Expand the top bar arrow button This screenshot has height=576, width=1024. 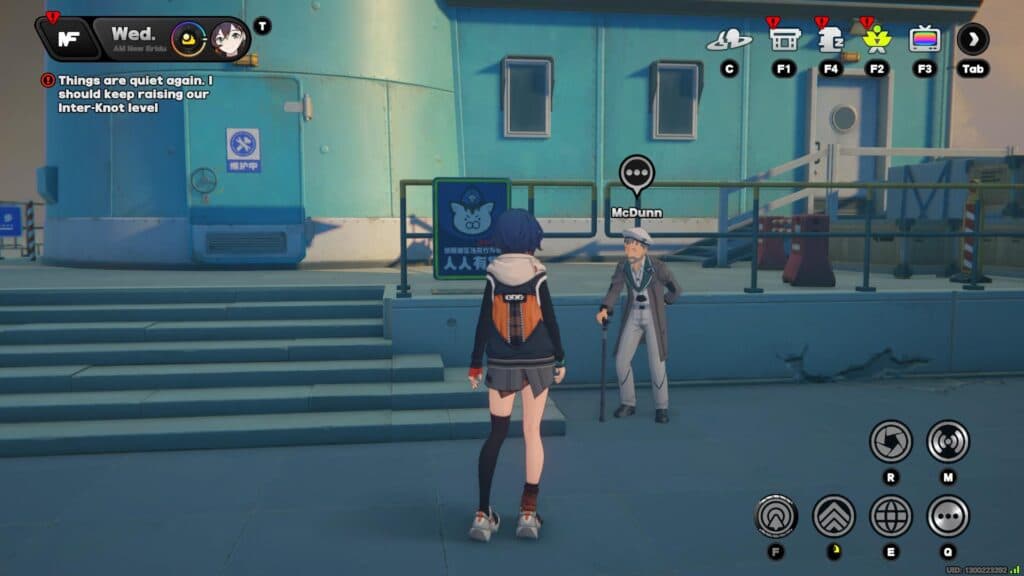point(973,39)
